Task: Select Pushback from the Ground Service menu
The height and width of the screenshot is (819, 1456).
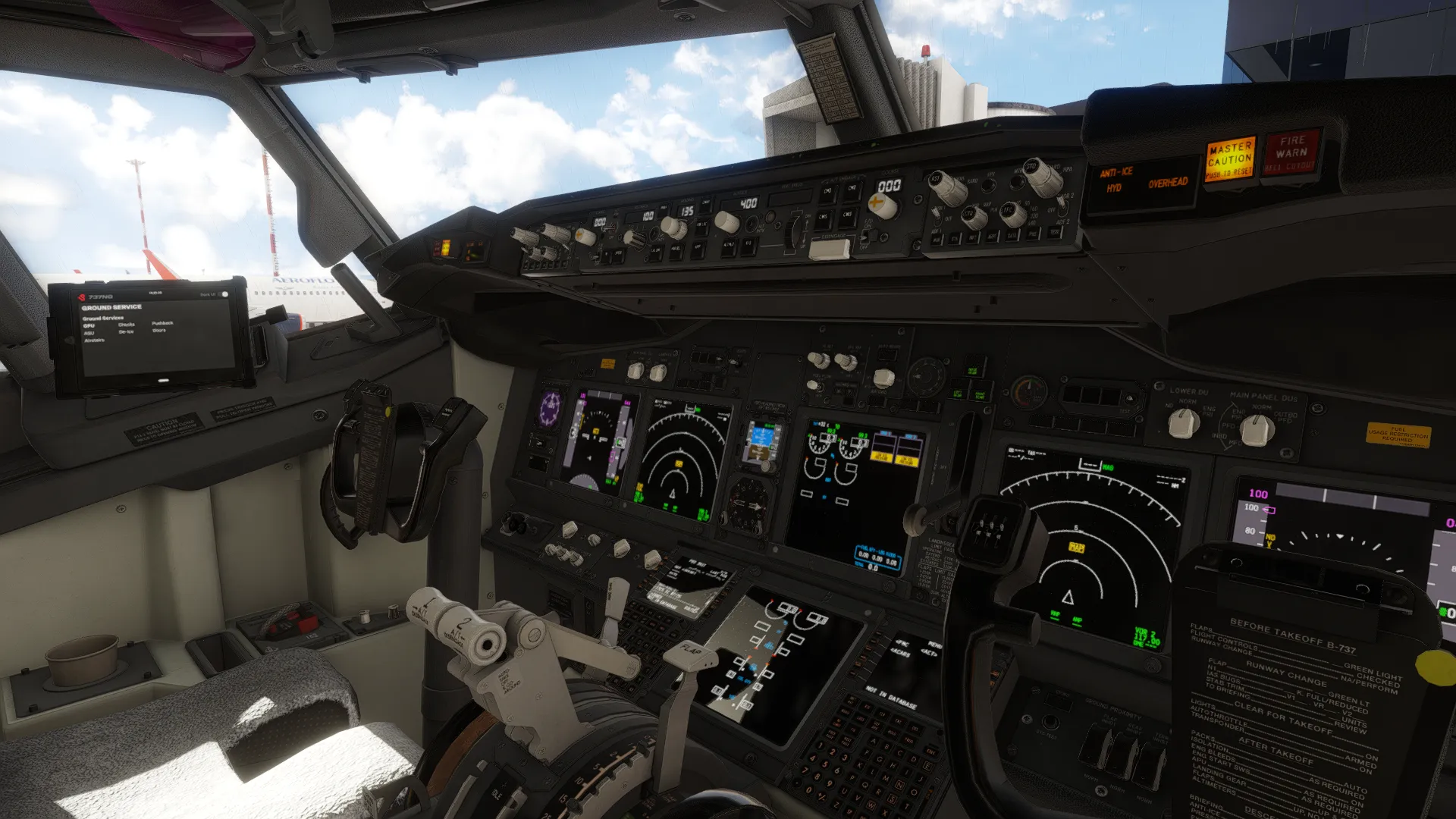Action: [x=162, y=323]
